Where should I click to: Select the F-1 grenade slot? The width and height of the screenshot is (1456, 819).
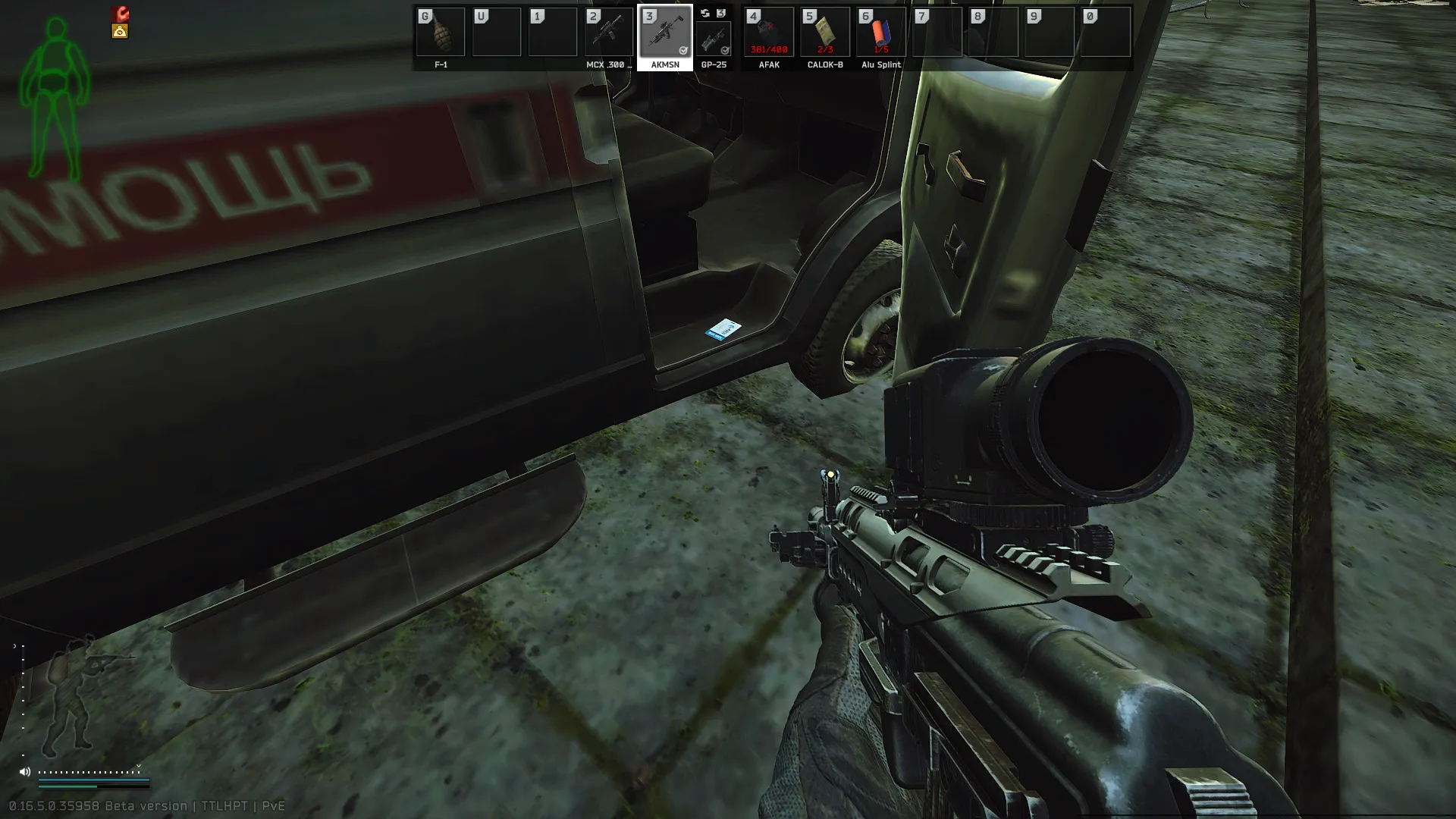click(441, 33)
